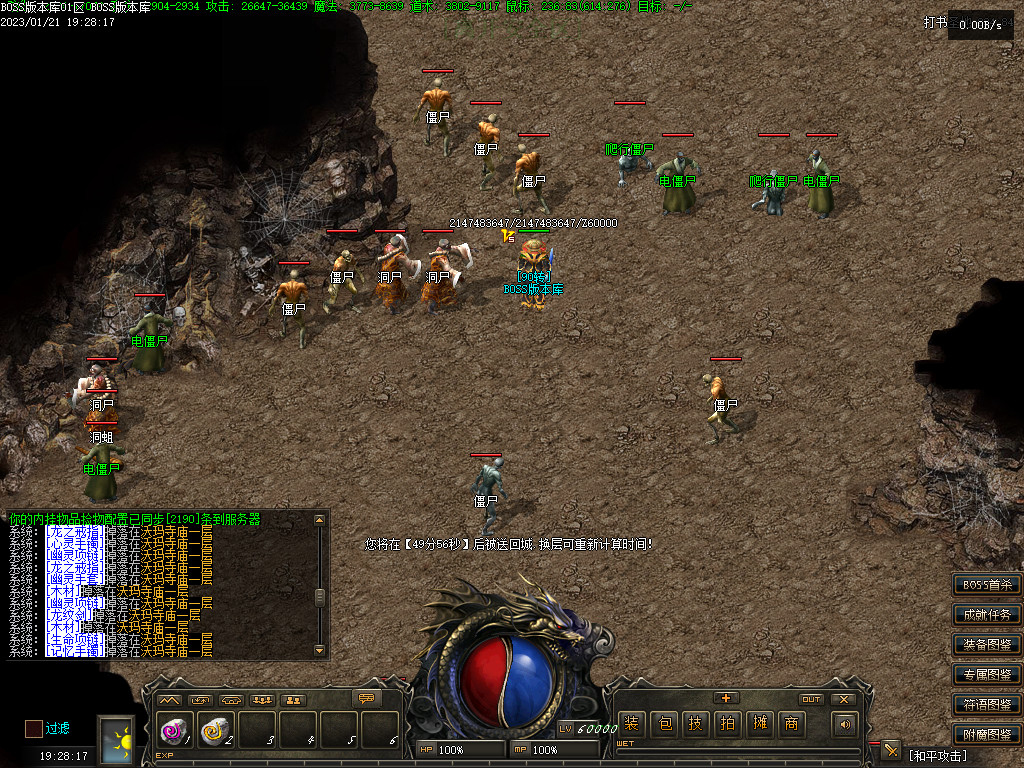Open the bag with the 包 button
Viewport: 1024px width, 768px height.
click(663, 724)
